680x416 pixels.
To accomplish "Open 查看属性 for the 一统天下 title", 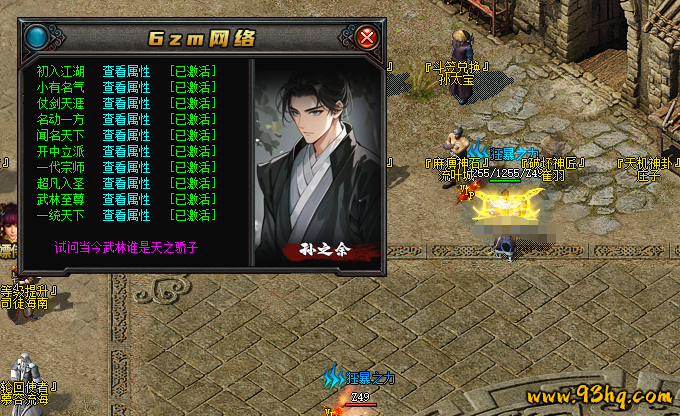I will coord(126,215).
